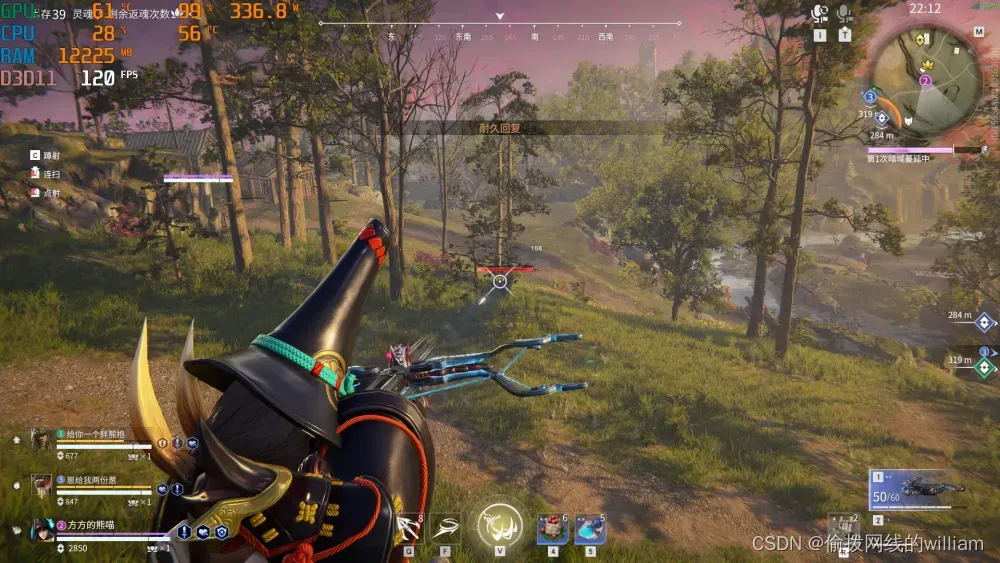The image size is (1000, 563).
Task: Toggle the microphone icon
Action: coord(844,14)
